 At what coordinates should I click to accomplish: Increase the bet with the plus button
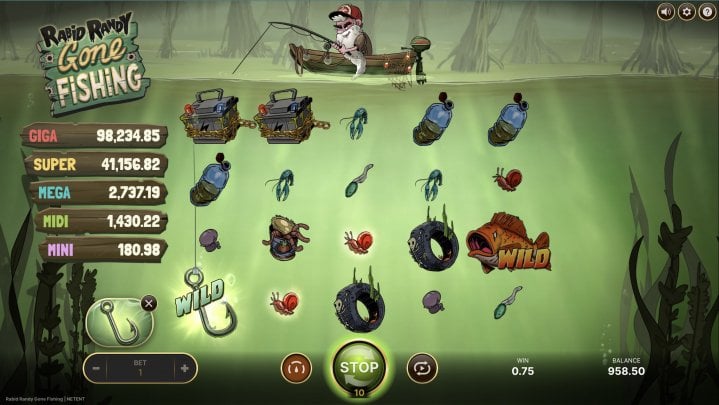click(184, 368)
